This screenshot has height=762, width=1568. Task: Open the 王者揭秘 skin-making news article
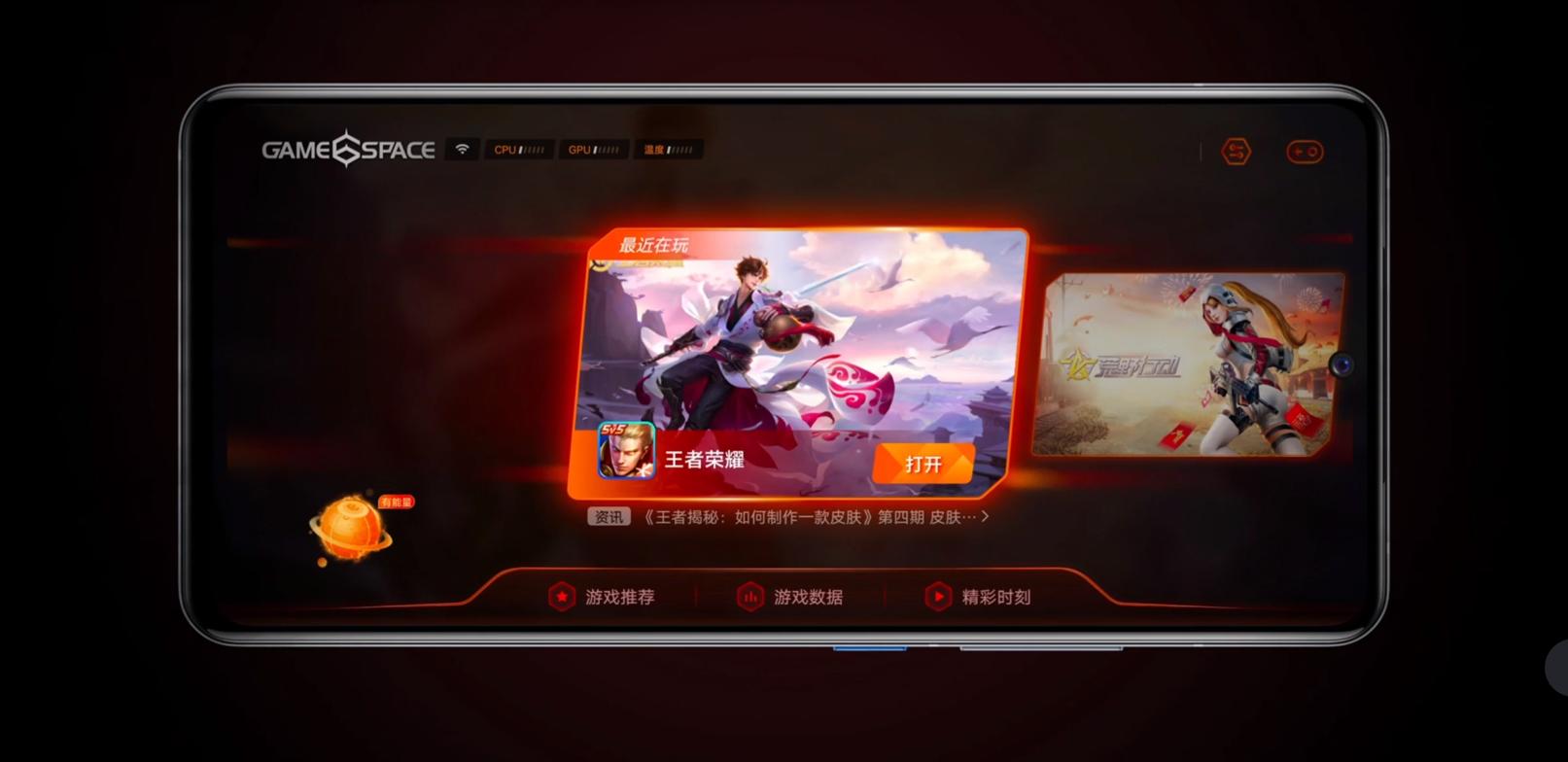point(812,516)
